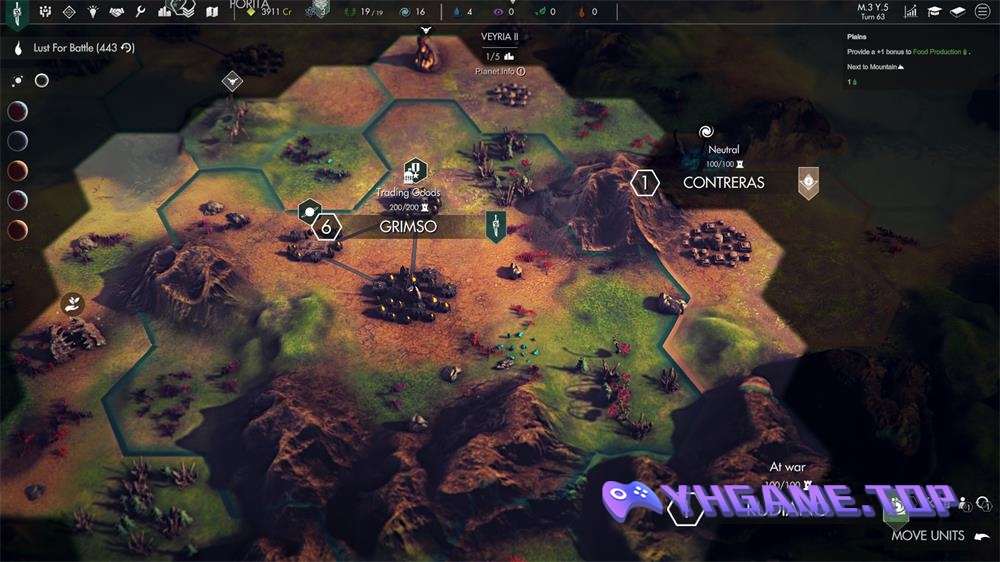This screenshot has height=562, width=1000.
Task: Select the bird emblem map marker
Action: [232, 80]
